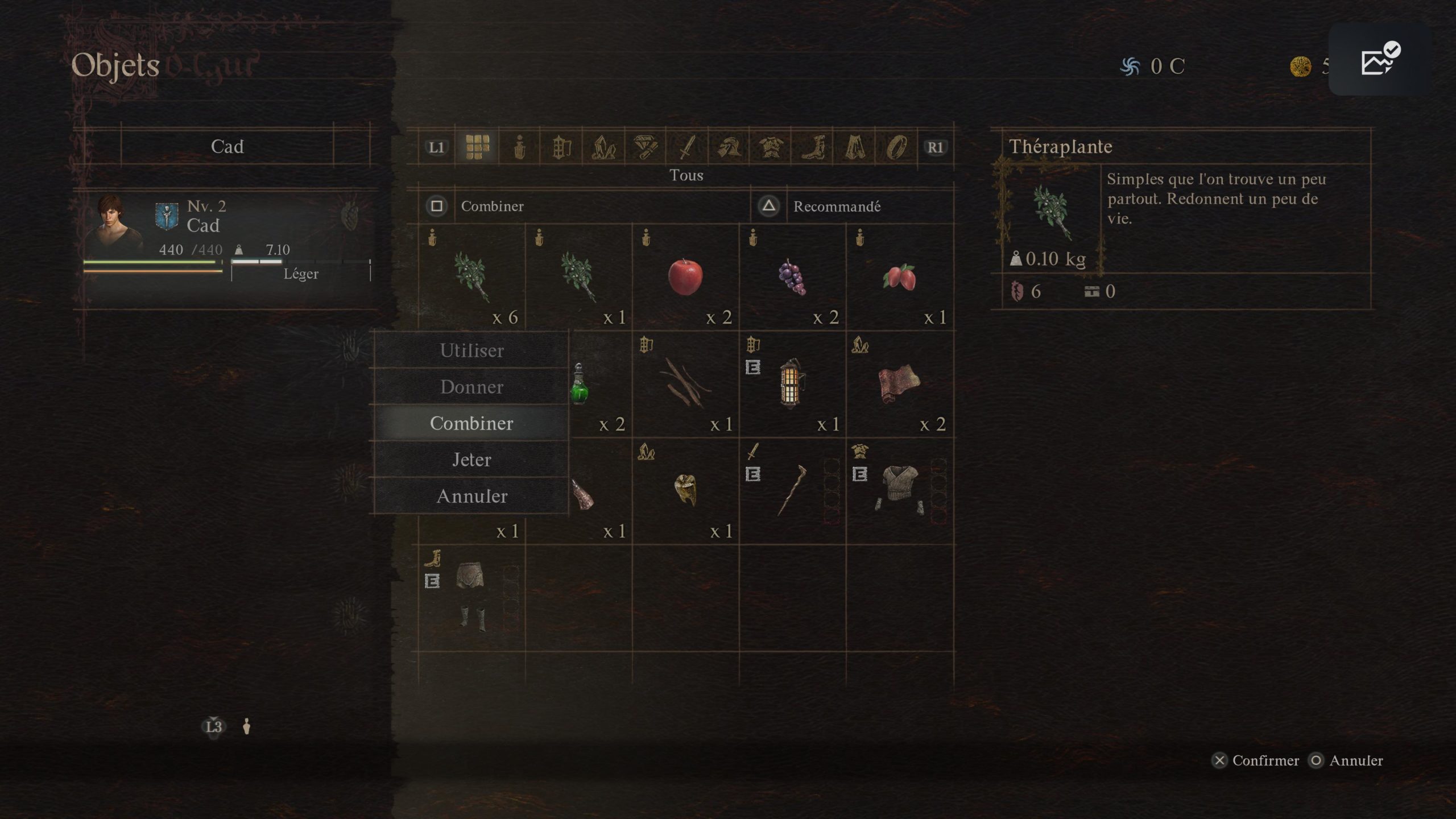
Task: Open the helmet armor tab
Action: tap(729, 147)
